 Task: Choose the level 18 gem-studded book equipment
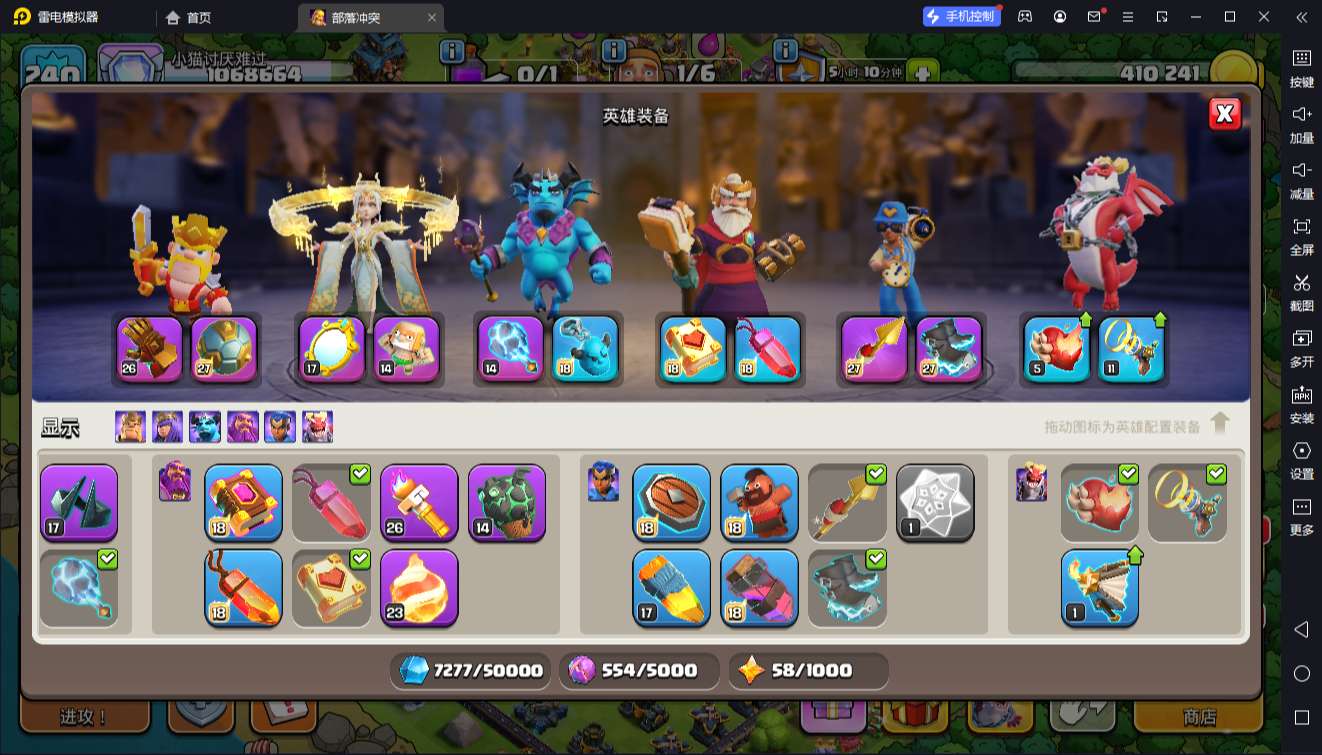243,502
